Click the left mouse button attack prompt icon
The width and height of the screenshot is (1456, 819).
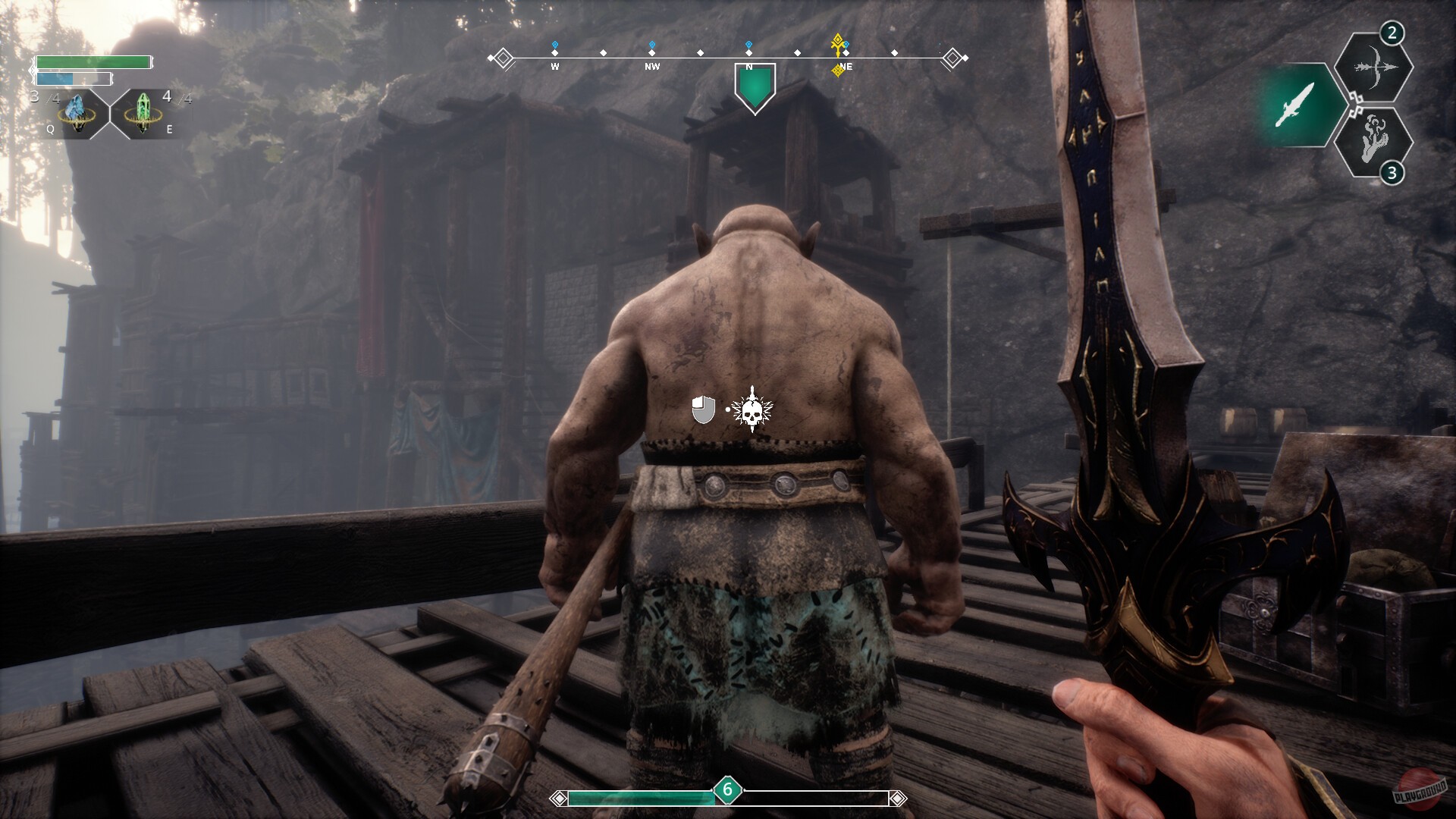(x=702, y=411)
